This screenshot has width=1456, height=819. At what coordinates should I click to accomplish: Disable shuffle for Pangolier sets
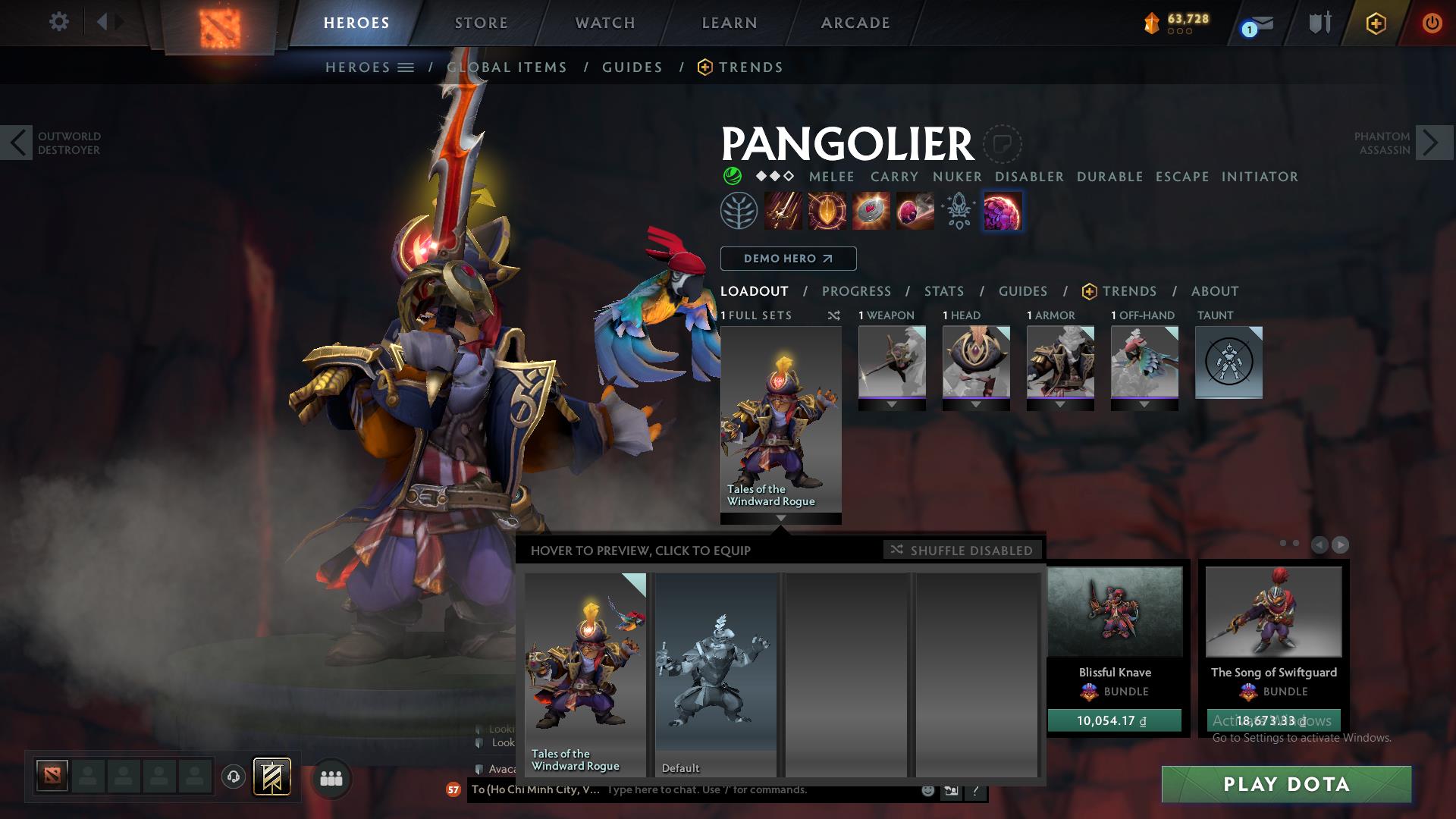962,550
